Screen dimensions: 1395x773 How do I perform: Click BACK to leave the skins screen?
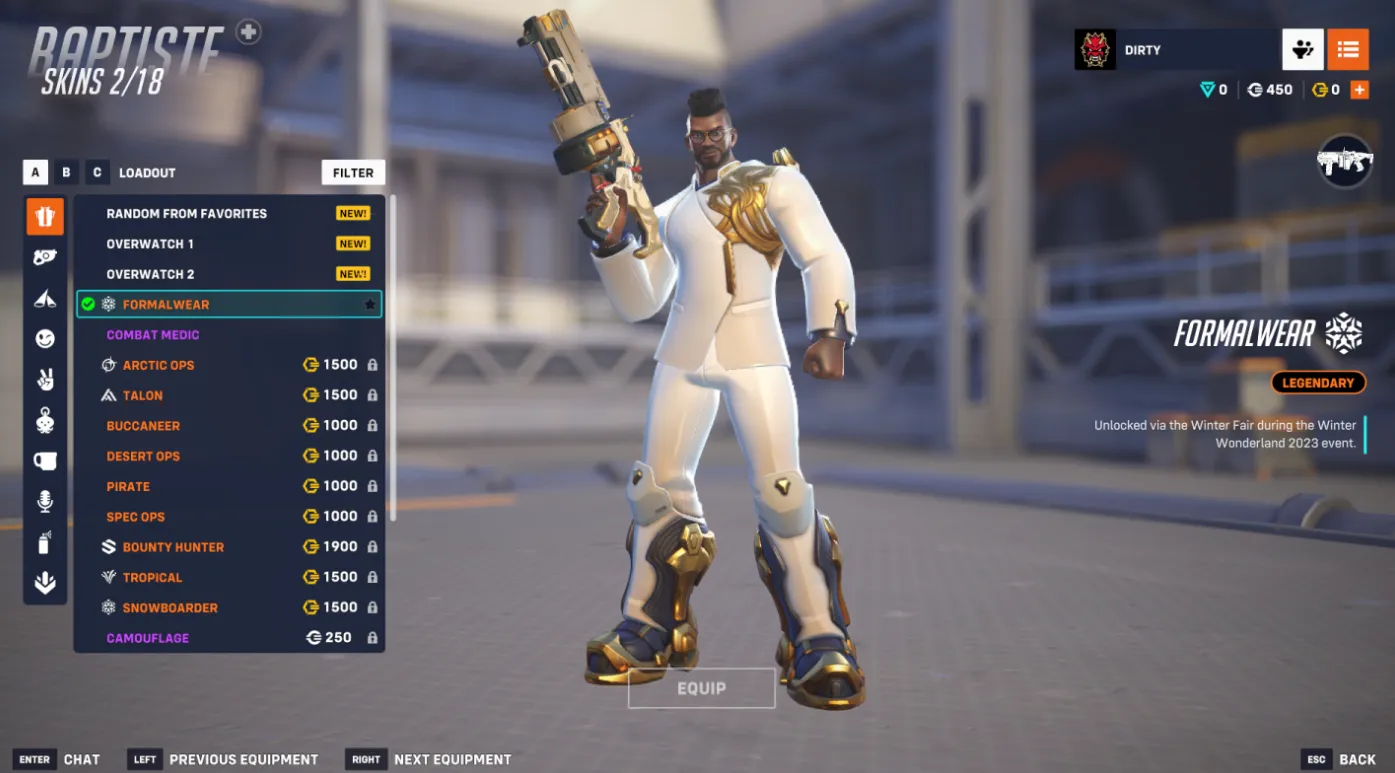coord(1358,759)
